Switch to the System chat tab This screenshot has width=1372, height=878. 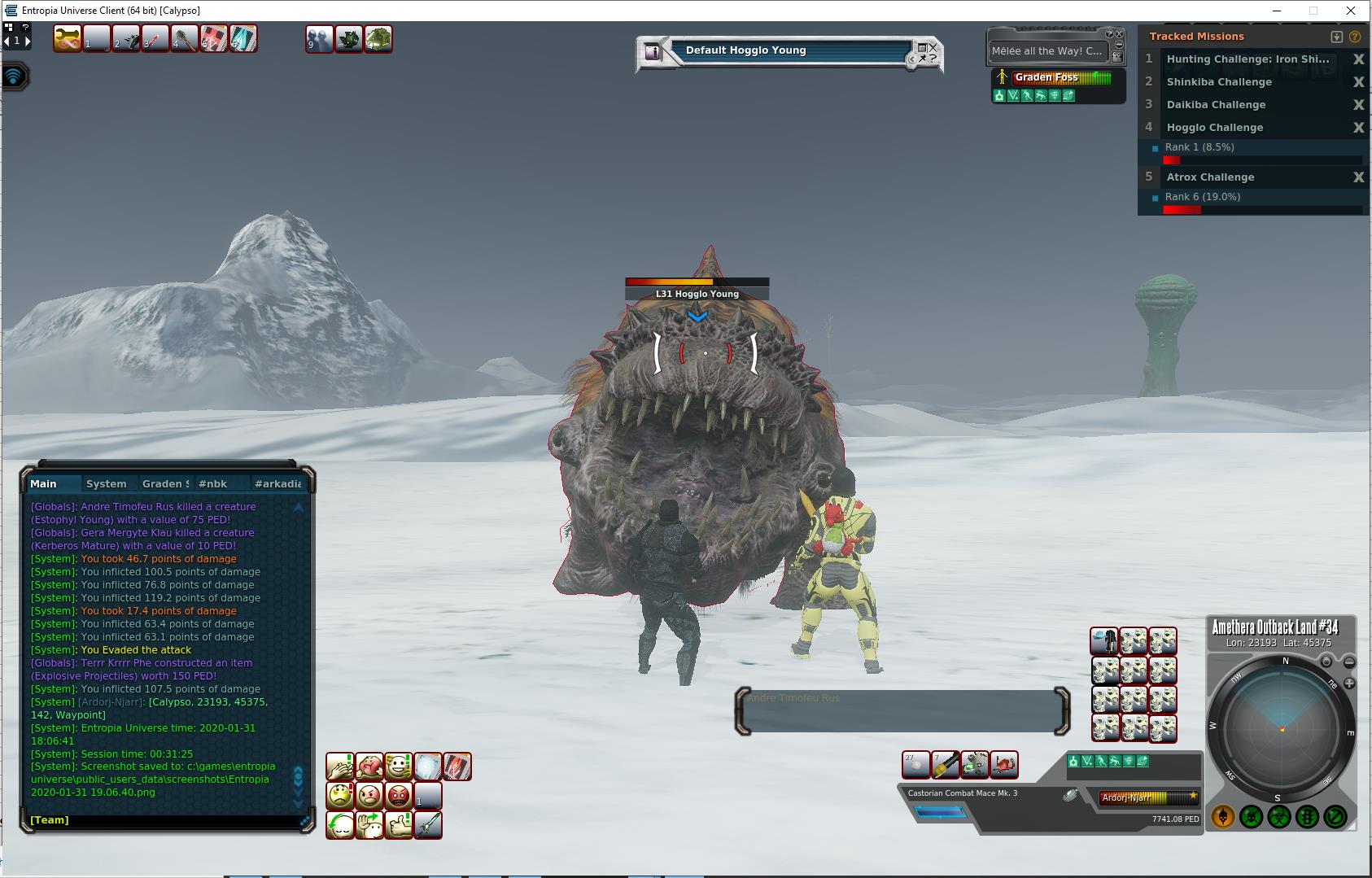pyautogui.click(x=107, y=483)
